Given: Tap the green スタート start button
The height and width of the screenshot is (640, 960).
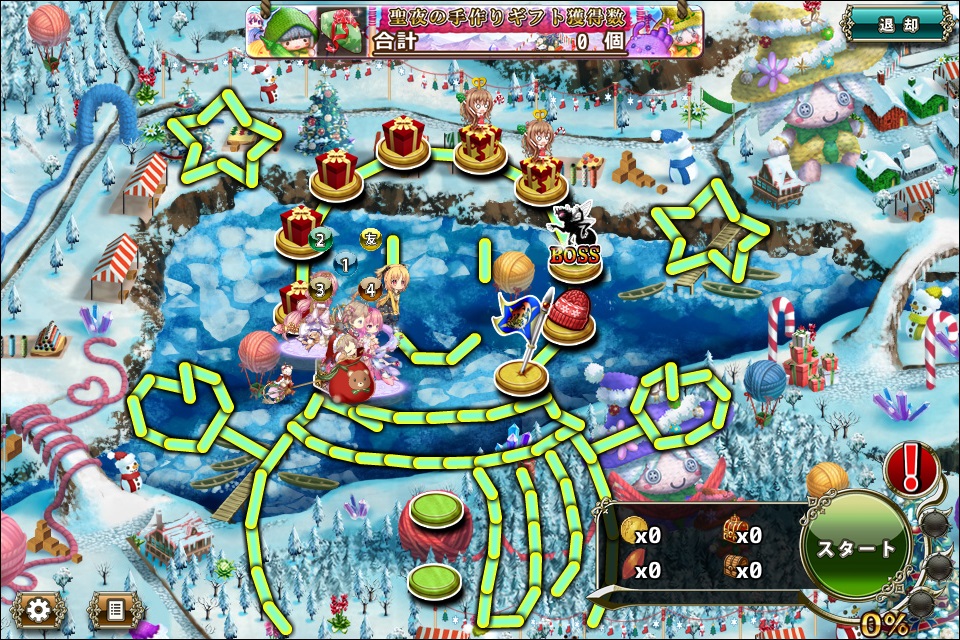Looking at the screenshot, I should (856, 548).
